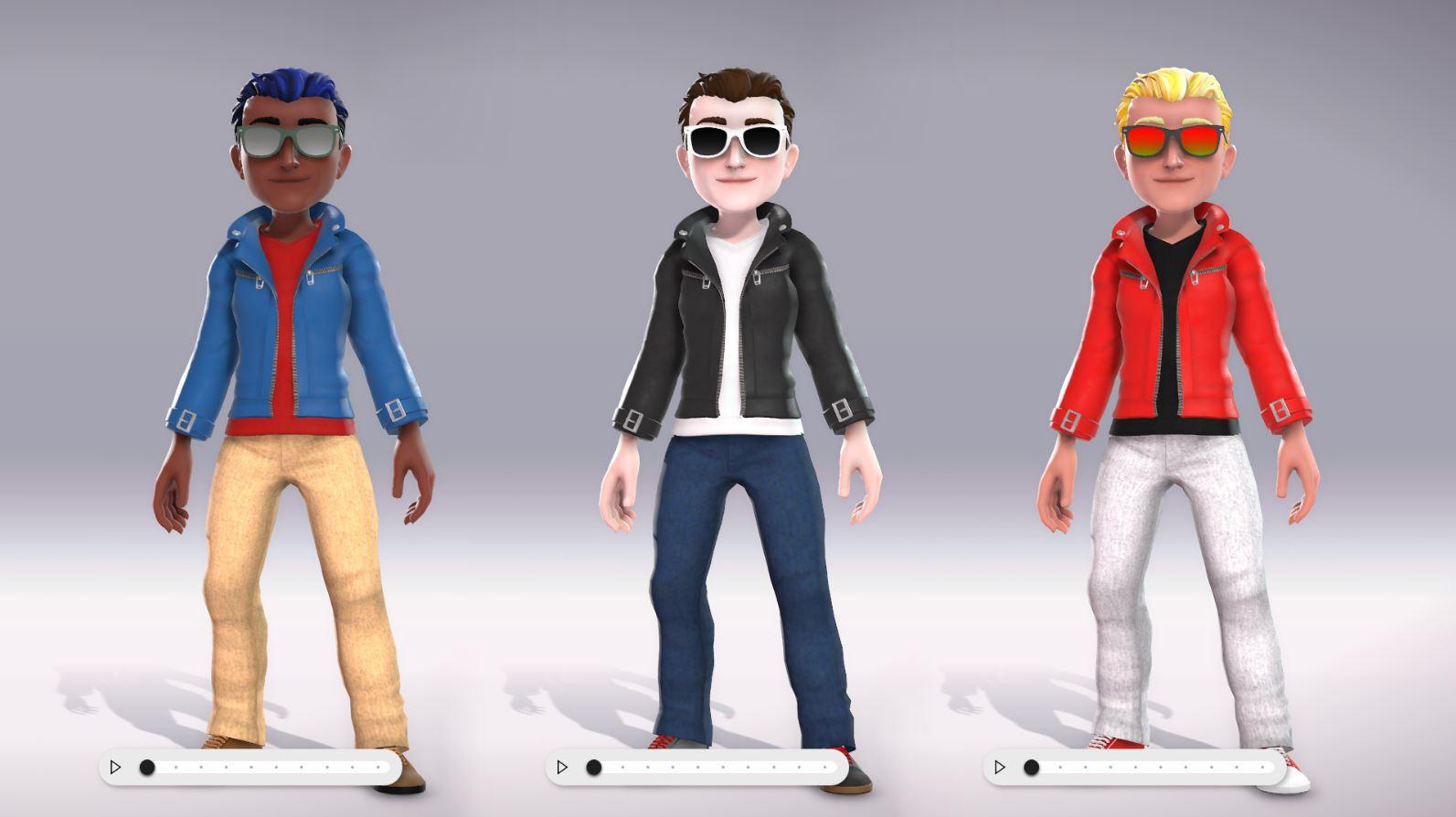
Task: Click the middle slider's playhead knob
Action: tap(593, 768)
